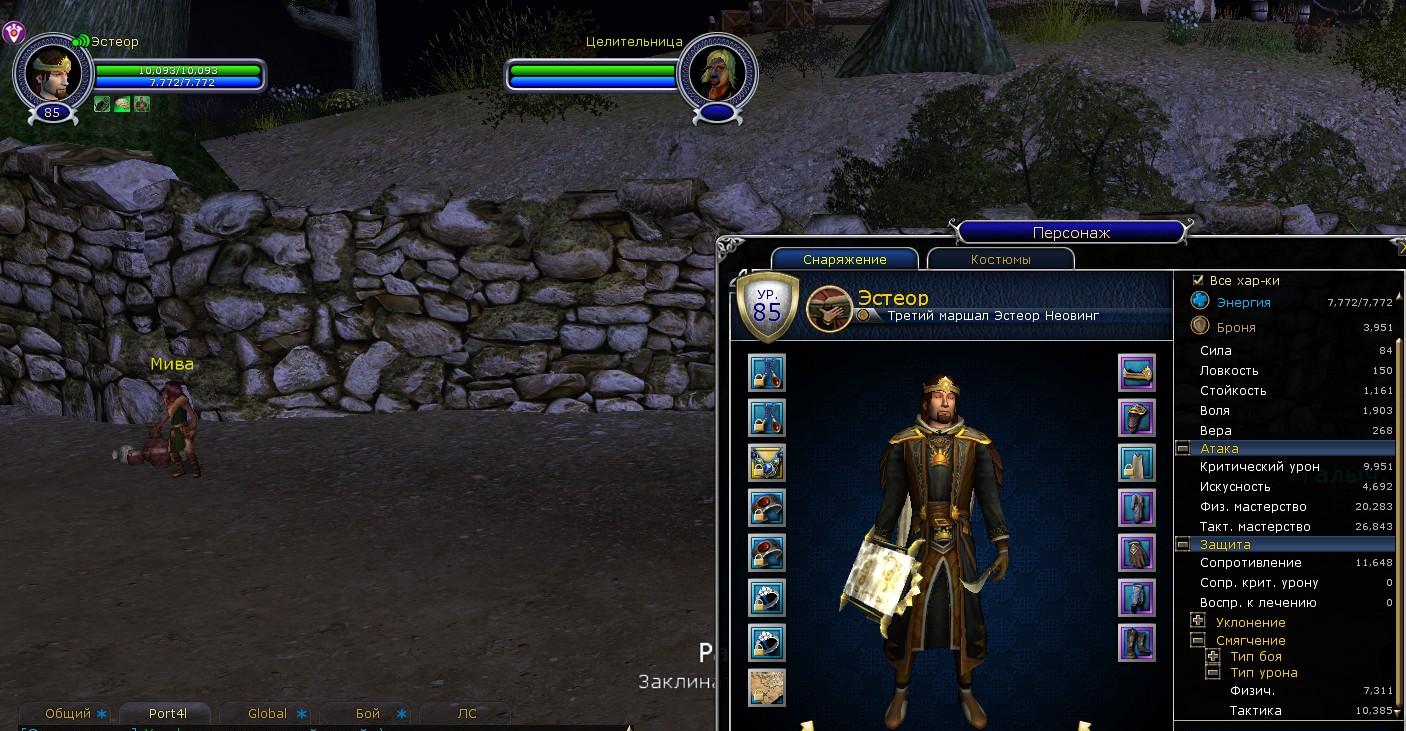Select the ЛС chat tab
Image resolution: width=1406 pixels, height=731 pixels.
click(x=466, y=714)
